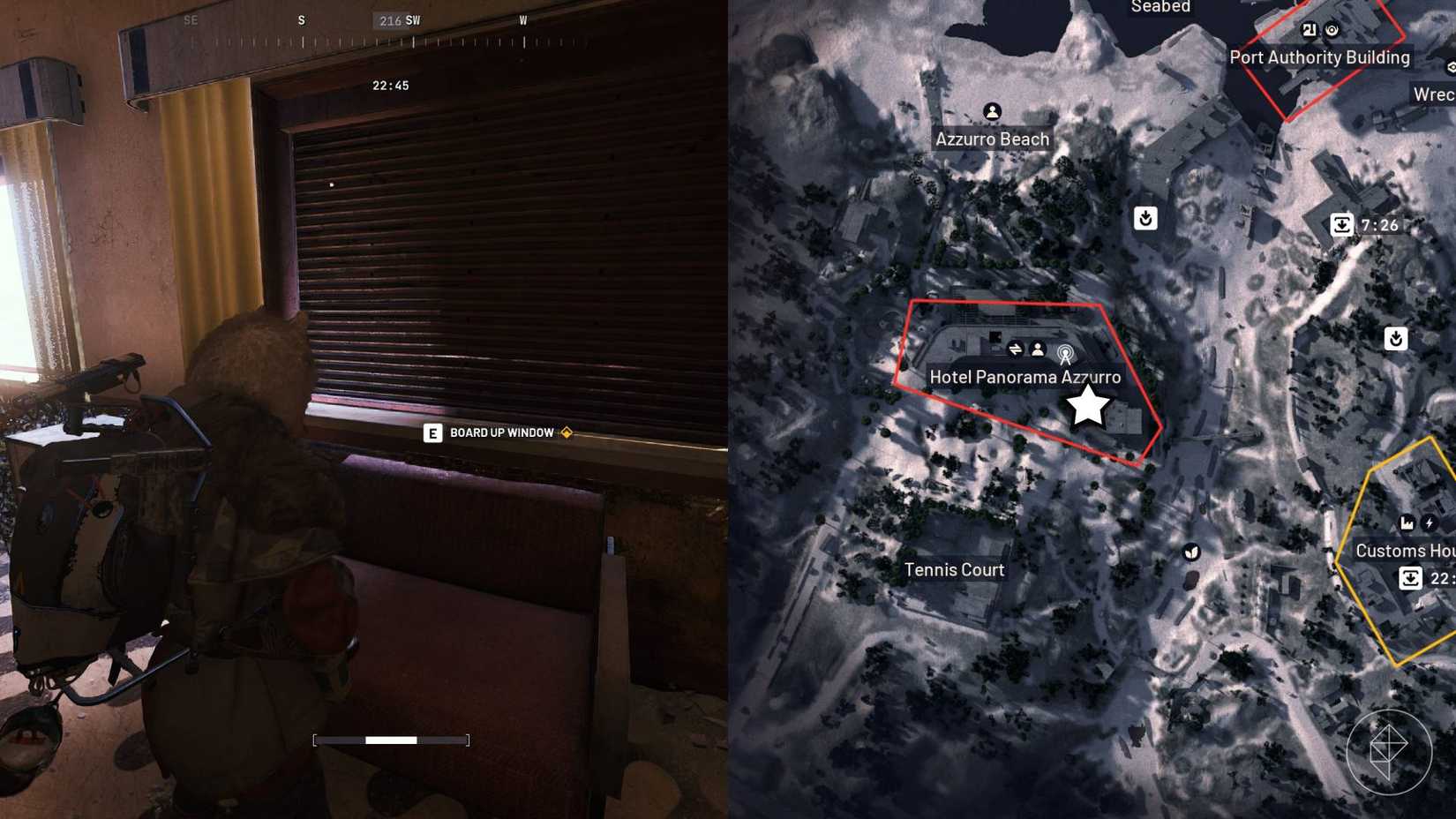Select the stash drop icon below the Wreck label
1456x819 pixels.
1397,336
